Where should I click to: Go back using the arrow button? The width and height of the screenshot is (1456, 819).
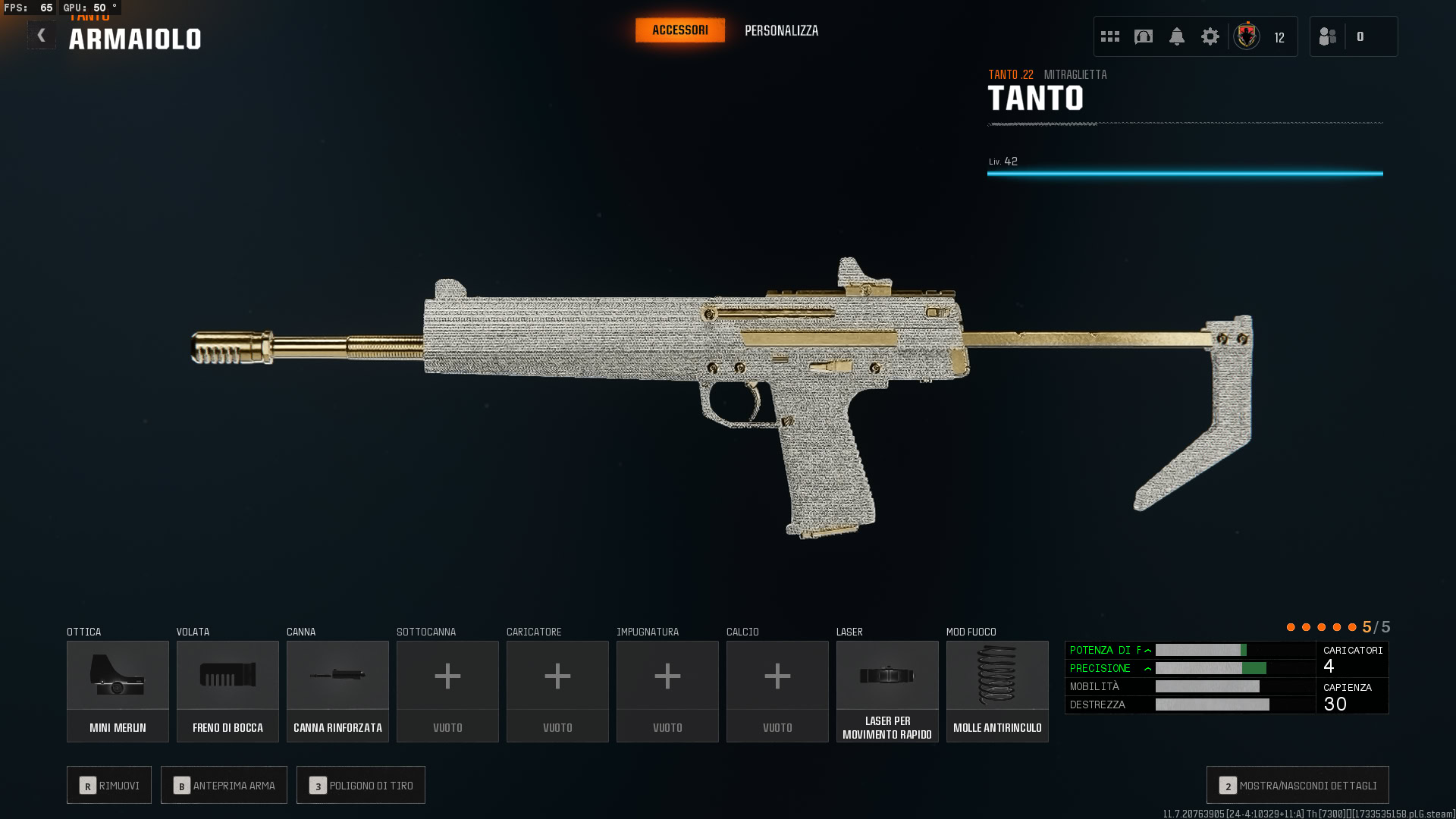pos(42,35)
